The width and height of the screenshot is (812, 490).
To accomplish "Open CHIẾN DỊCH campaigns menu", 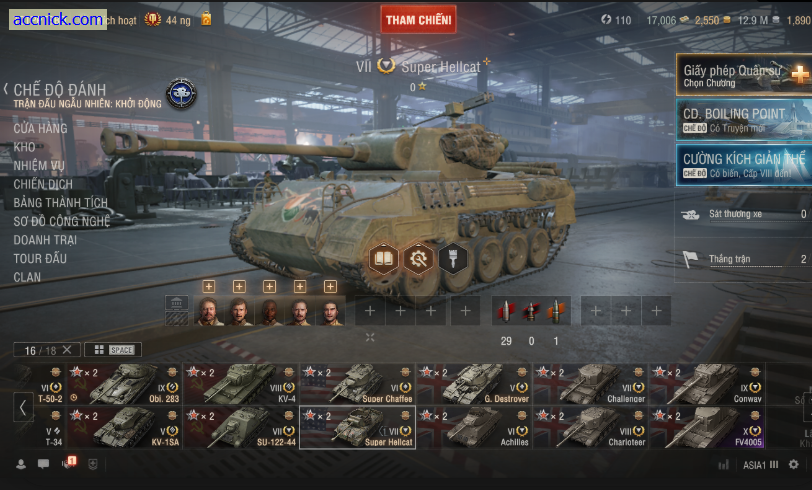I will point(43,184).
